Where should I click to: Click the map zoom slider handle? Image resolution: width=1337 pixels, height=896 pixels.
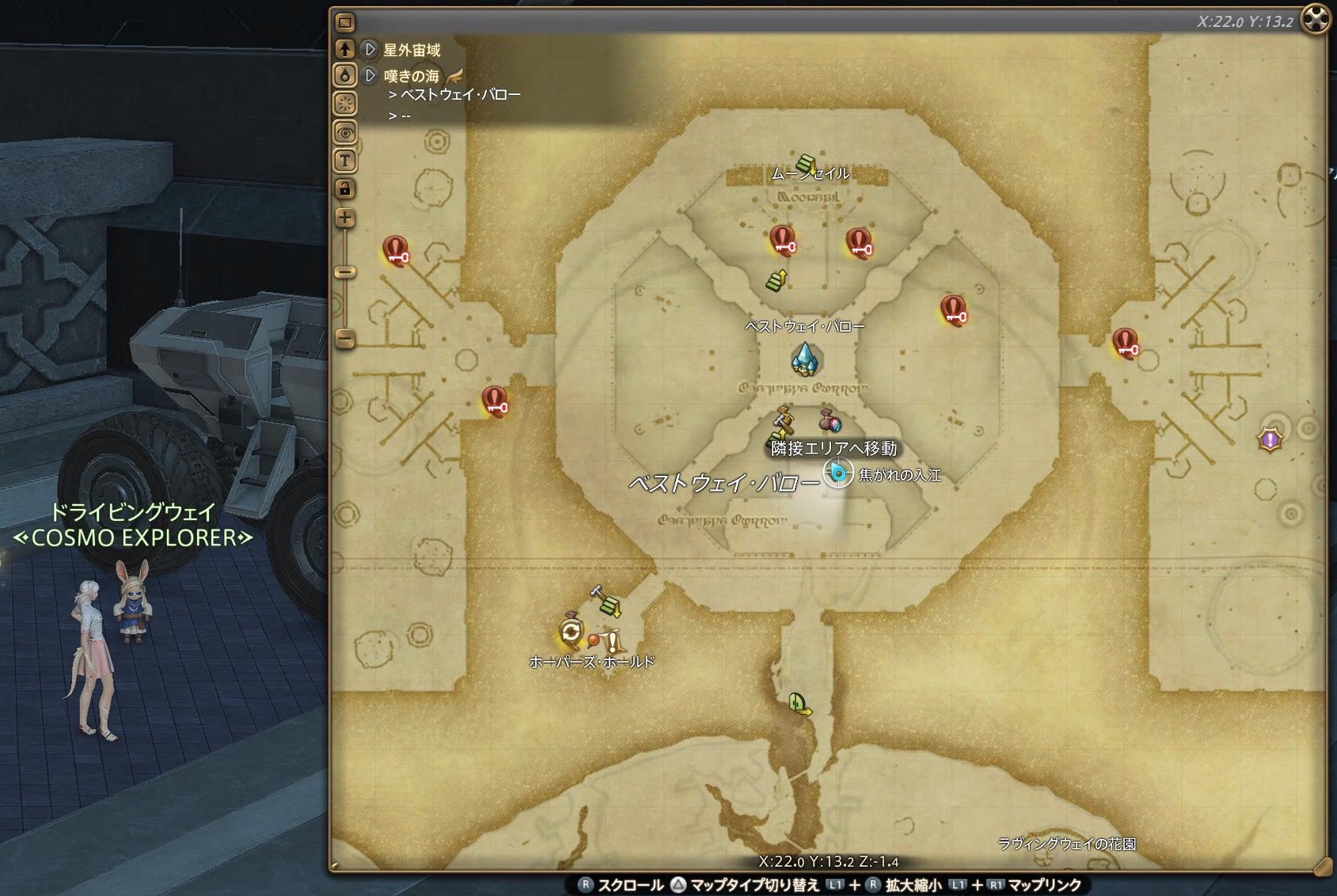[x=345, y=271]
